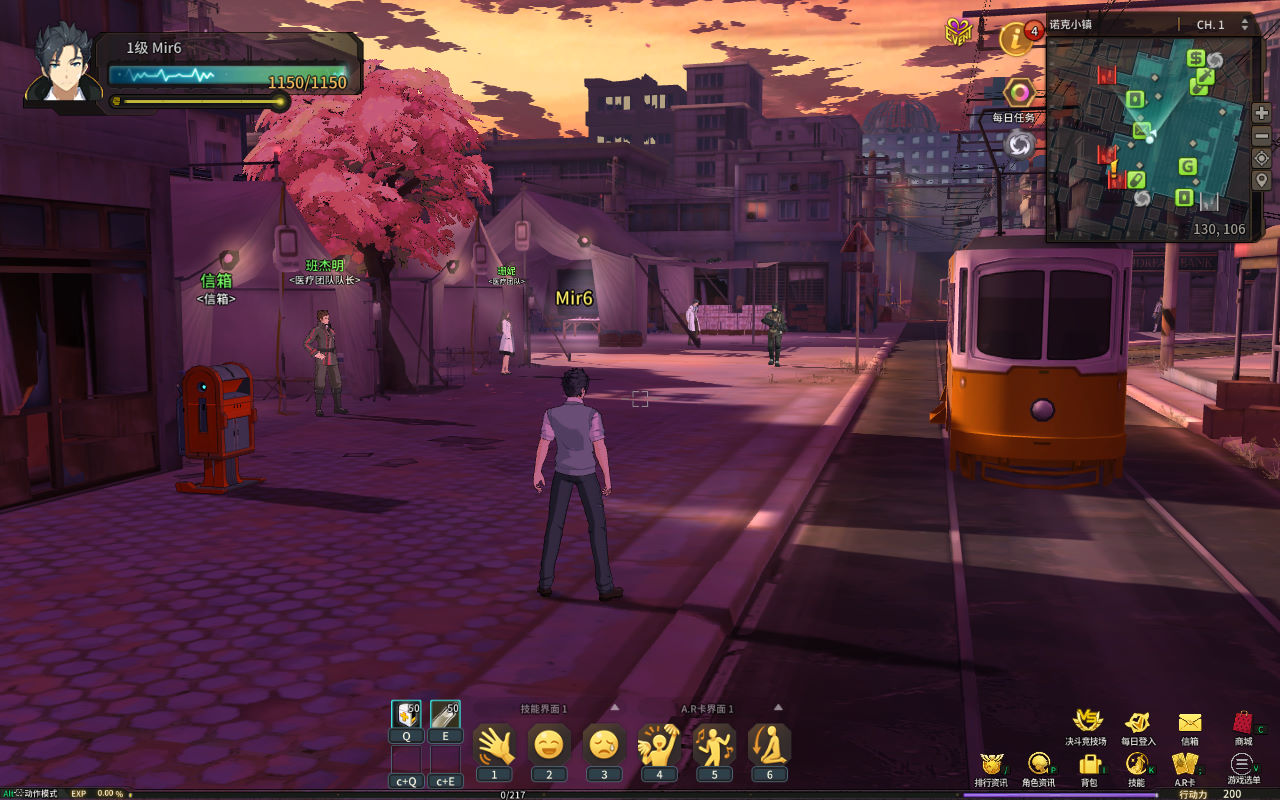The width and height of the screenshot is (1280, 800).
Task: Open the Backpack (背包) inventory
Action: [1089, 764]
